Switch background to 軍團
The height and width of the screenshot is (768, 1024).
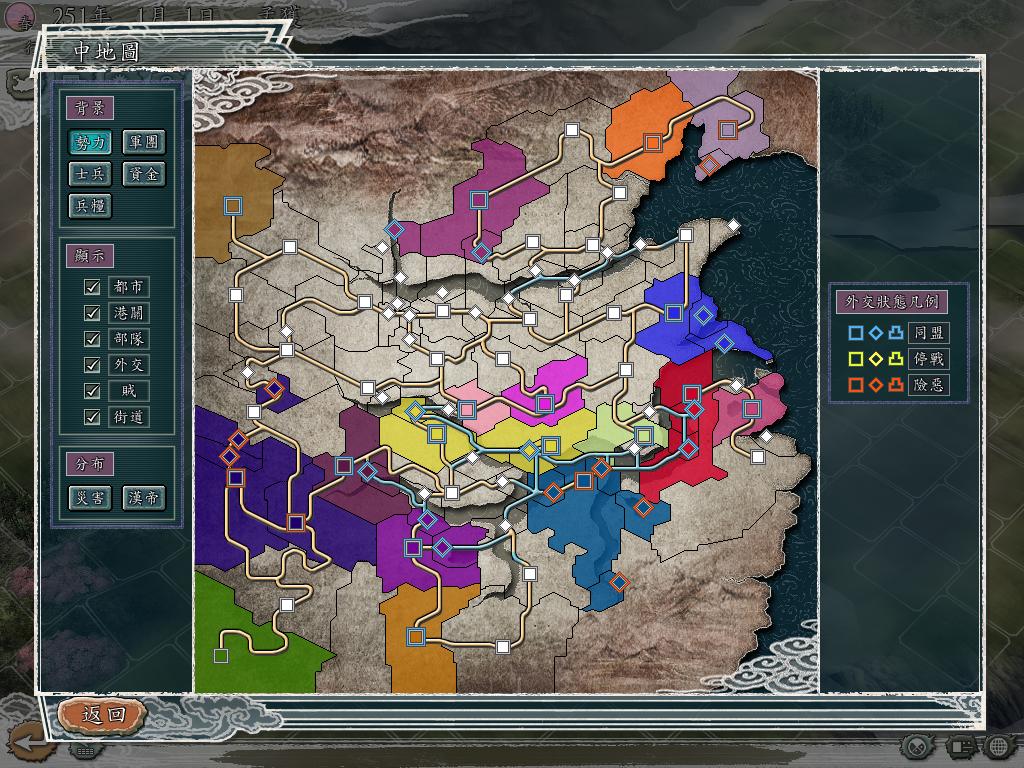(143, 142)
